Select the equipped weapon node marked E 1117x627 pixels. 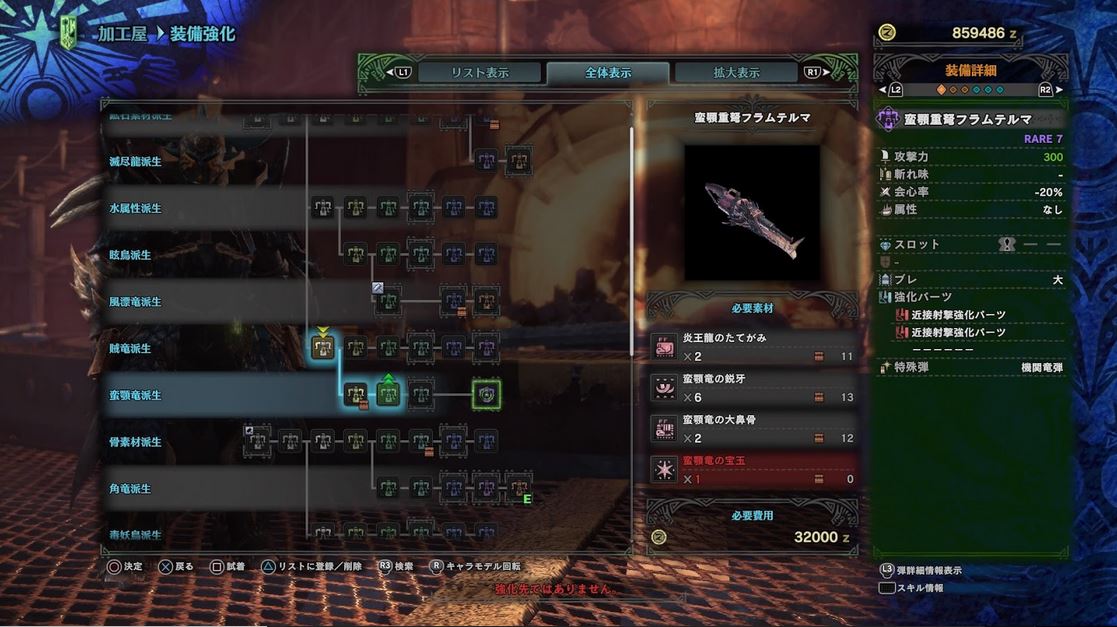point(518,488)
